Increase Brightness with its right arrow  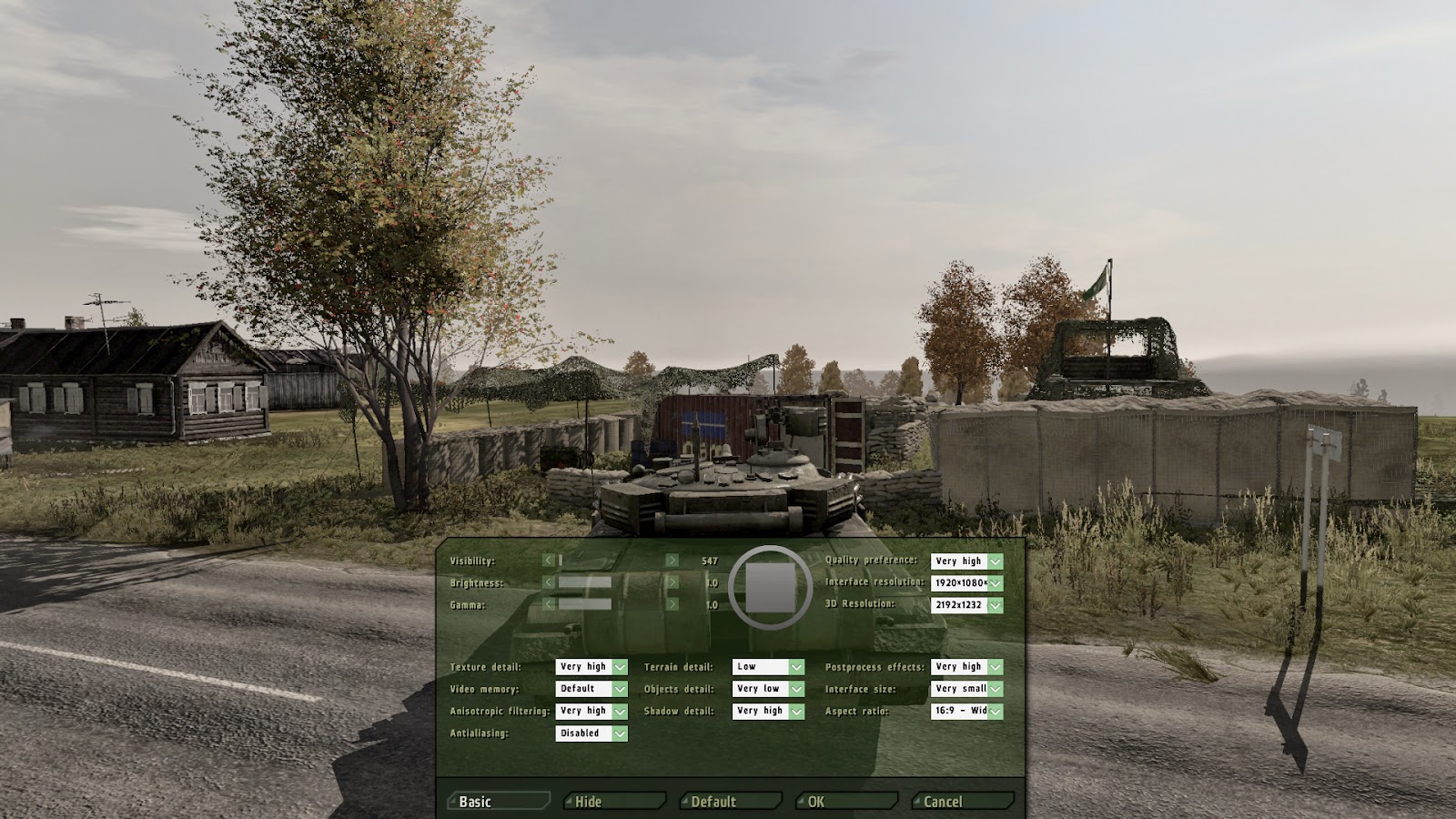point(674,582)
